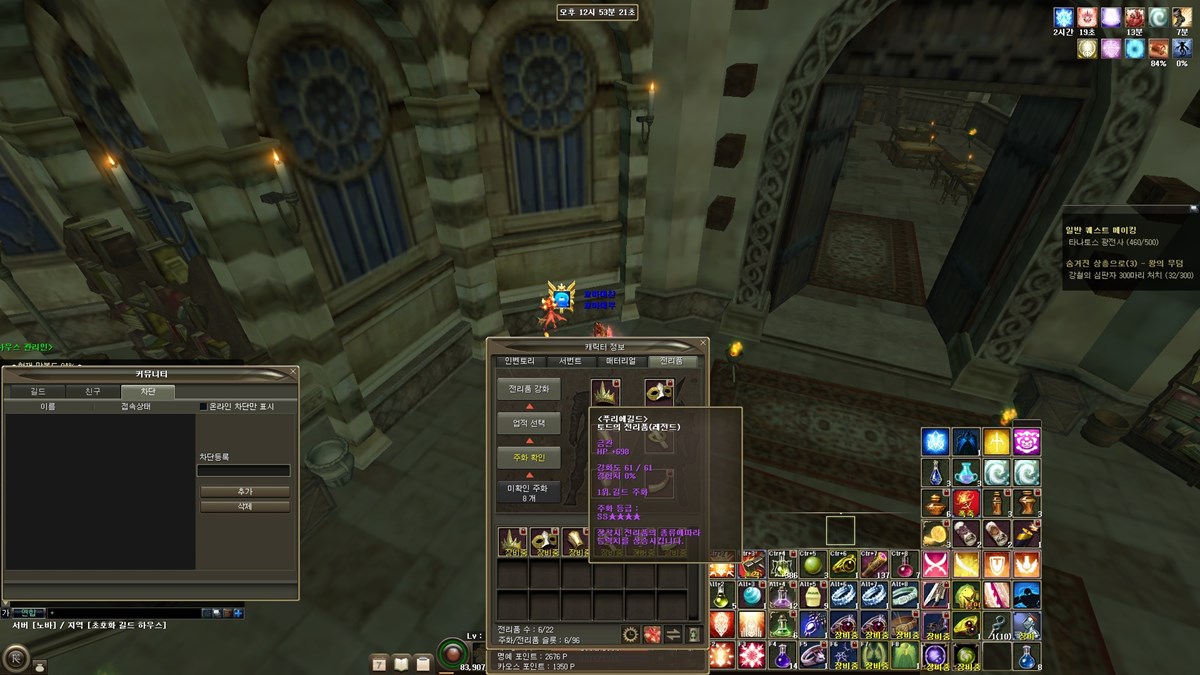Image resolution: width=1200 pixels, height=675 pixels.
Task: Open the general quest tracker panel
Action: 1130,228
